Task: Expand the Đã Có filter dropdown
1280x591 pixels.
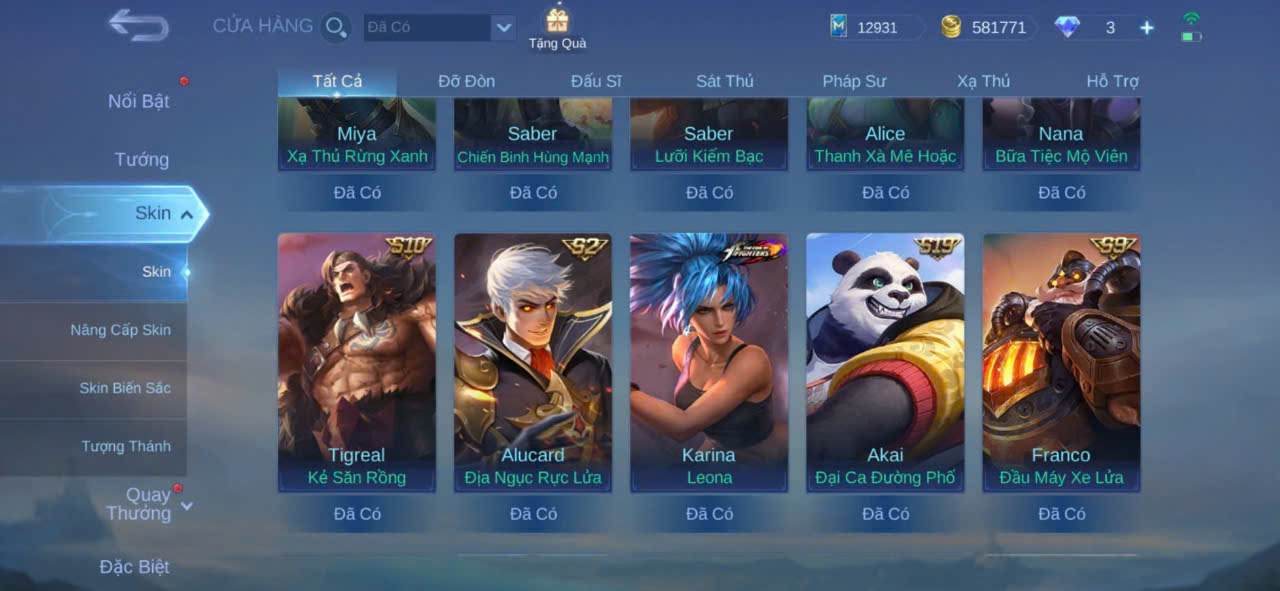Action: point(503,28)
